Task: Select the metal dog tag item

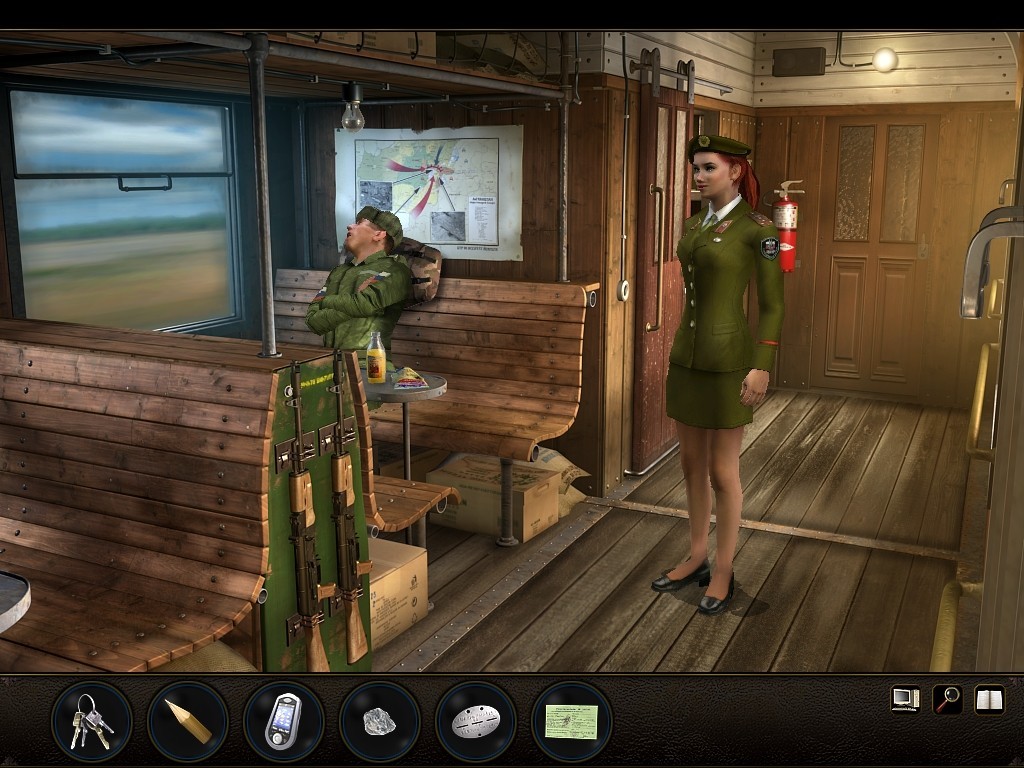Action: [x=475, y=721]
